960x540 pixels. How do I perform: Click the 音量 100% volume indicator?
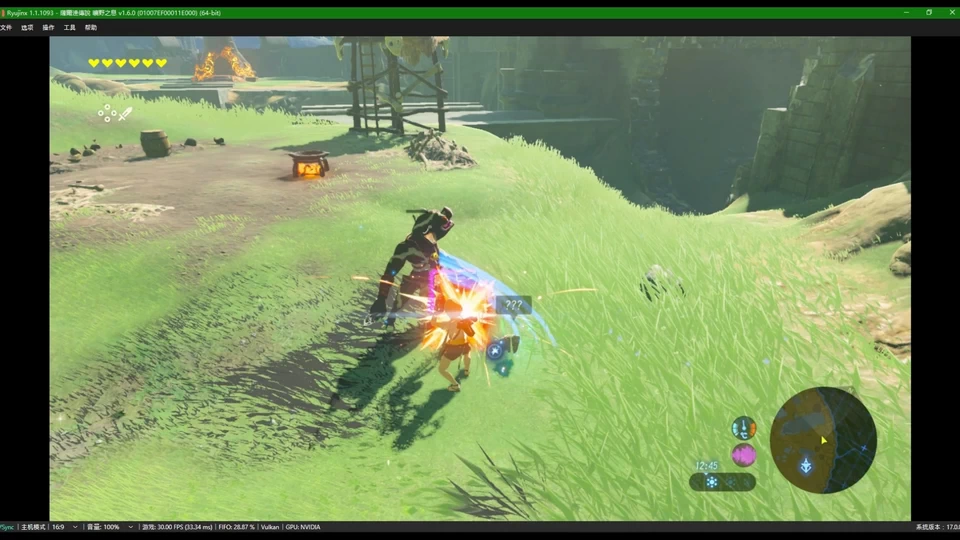[103, 527]
